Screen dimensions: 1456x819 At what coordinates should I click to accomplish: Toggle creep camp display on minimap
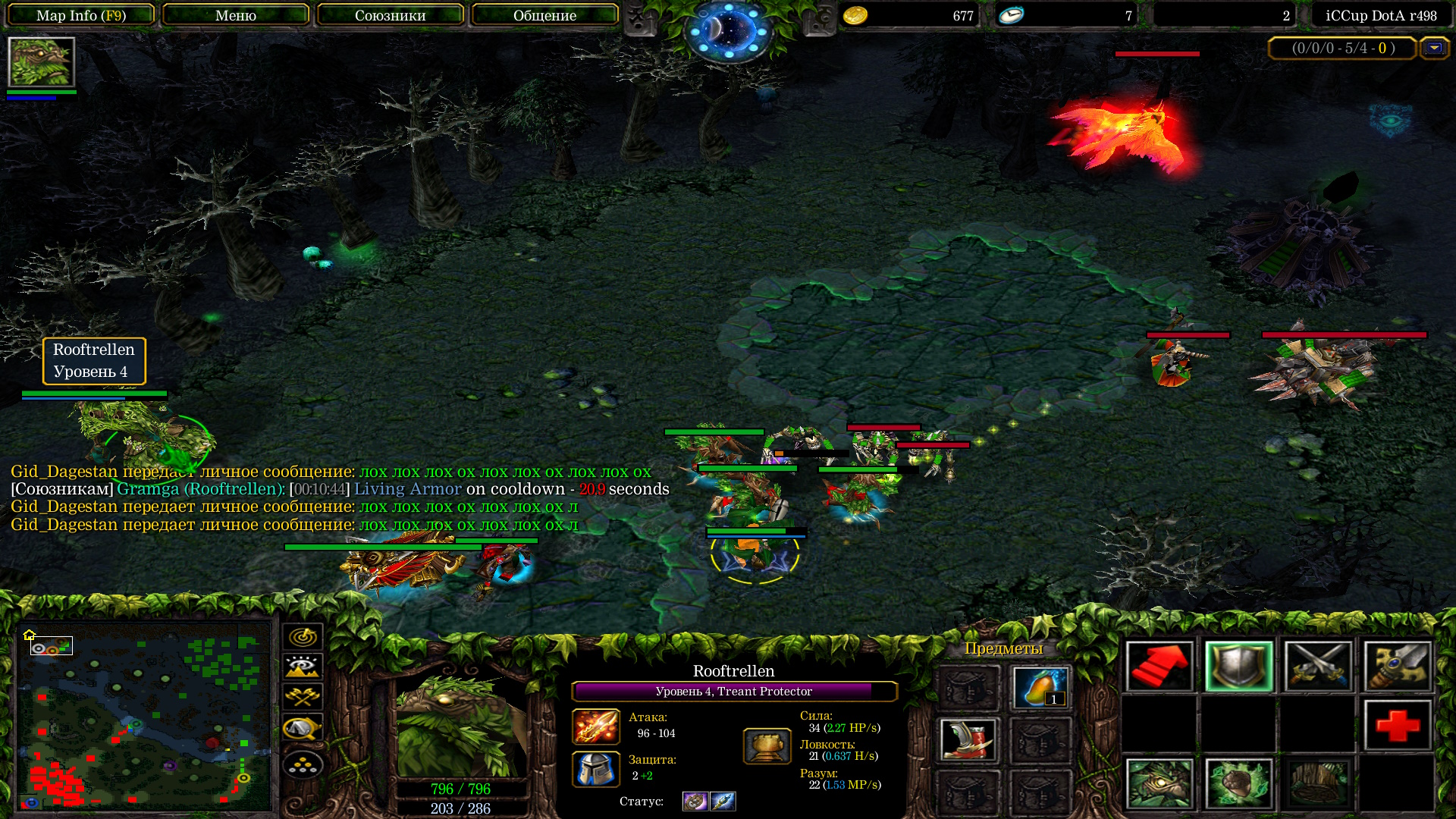303,728
